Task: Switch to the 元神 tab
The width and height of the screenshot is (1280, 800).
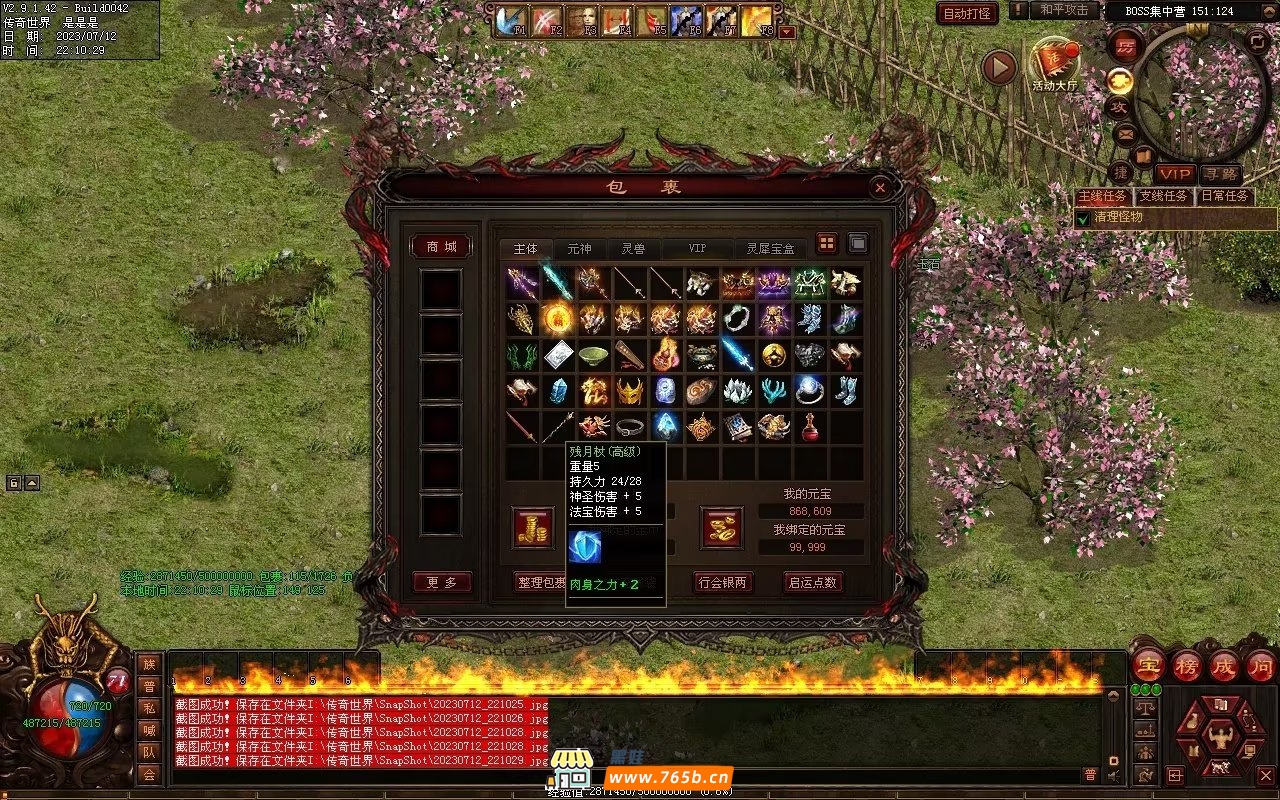Action: (x=579, y=249)
